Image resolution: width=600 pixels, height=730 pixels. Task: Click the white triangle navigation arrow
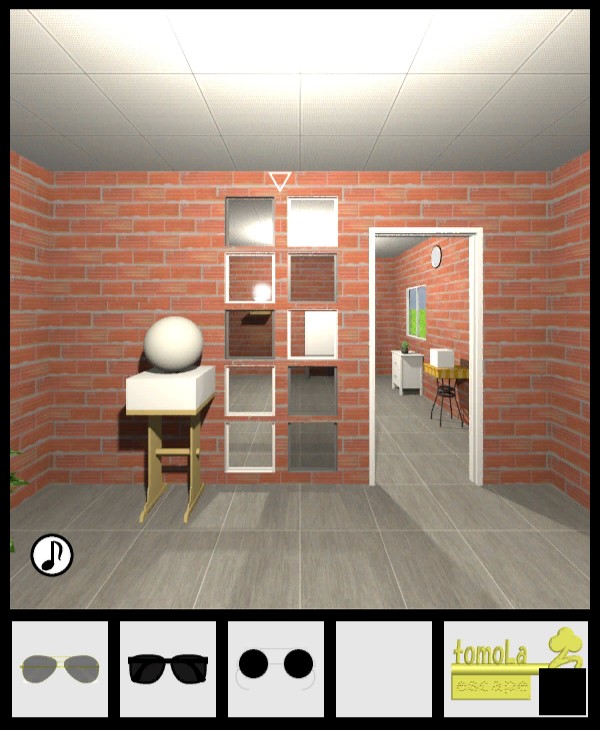[x=280, y=181]
